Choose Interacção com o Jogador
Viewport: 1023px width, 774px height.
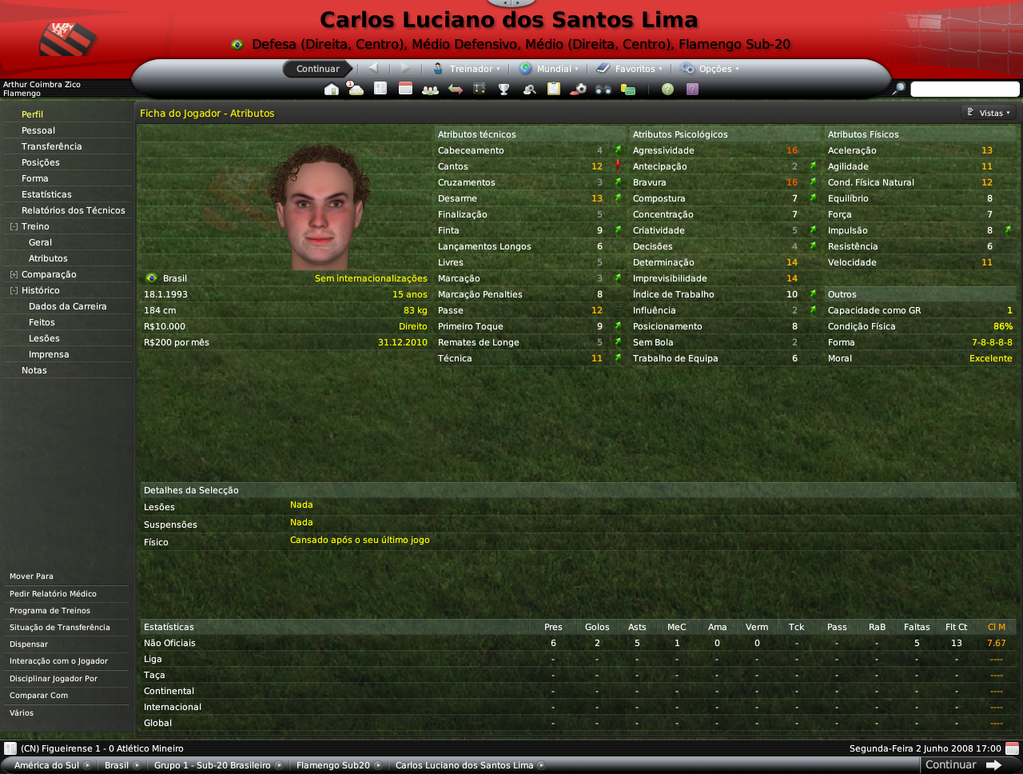60,661
